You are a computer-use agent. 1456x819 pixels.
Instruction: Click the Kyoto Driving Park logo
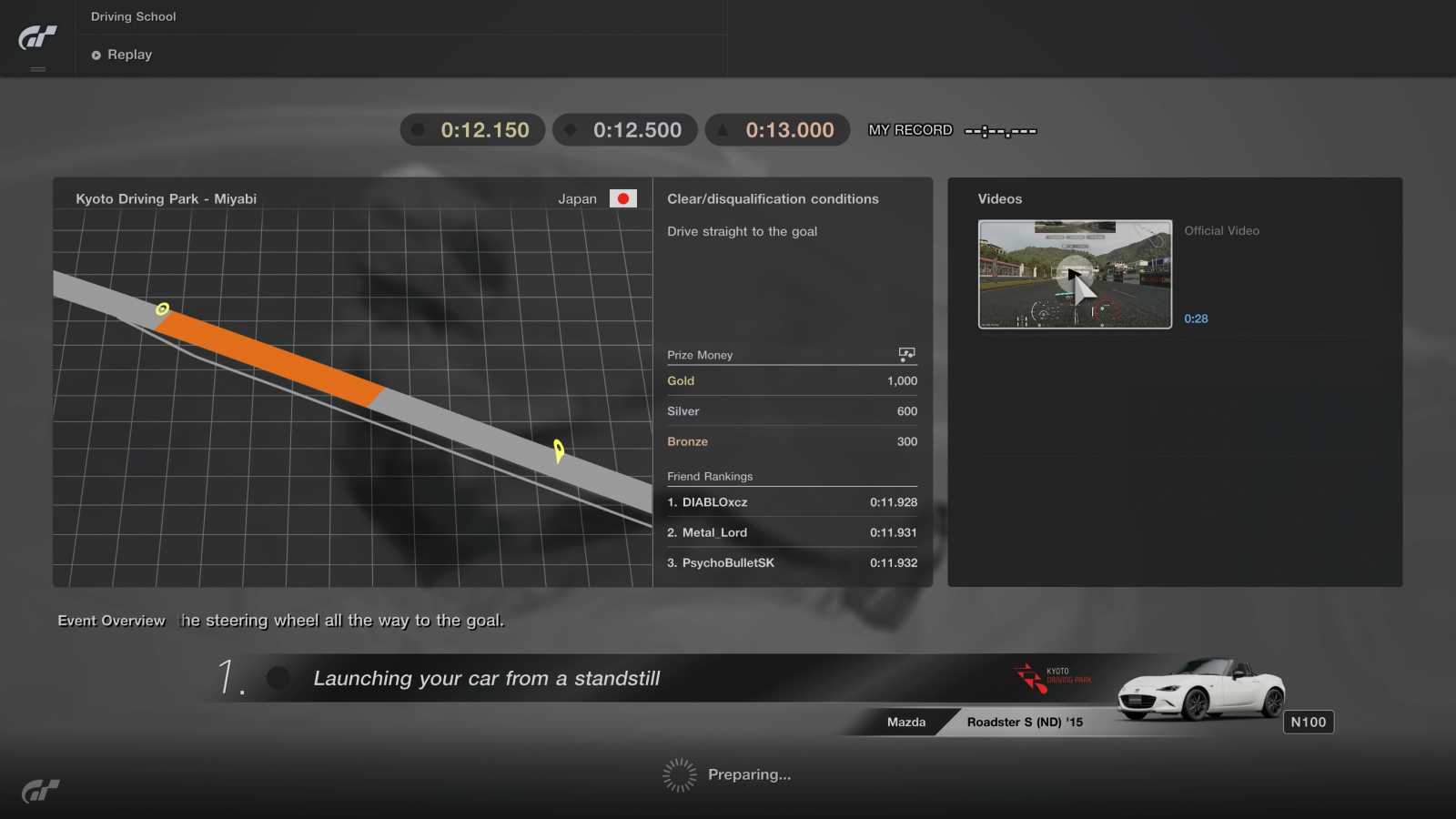[1051, 676]
